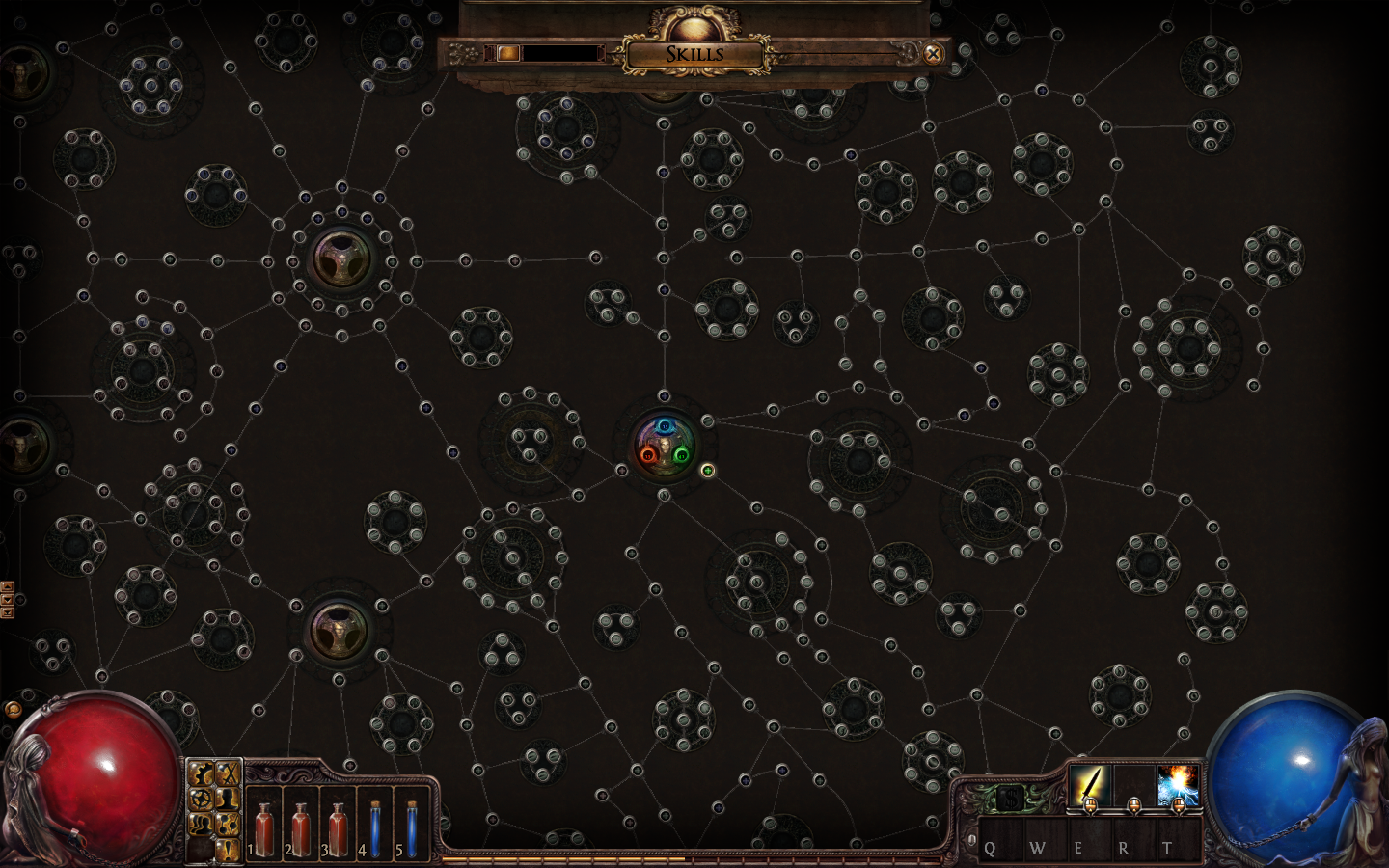Close the Skills passive tree window
Image resolution: width=1389 pixels, height=868 pixels.
pos(933,54)
